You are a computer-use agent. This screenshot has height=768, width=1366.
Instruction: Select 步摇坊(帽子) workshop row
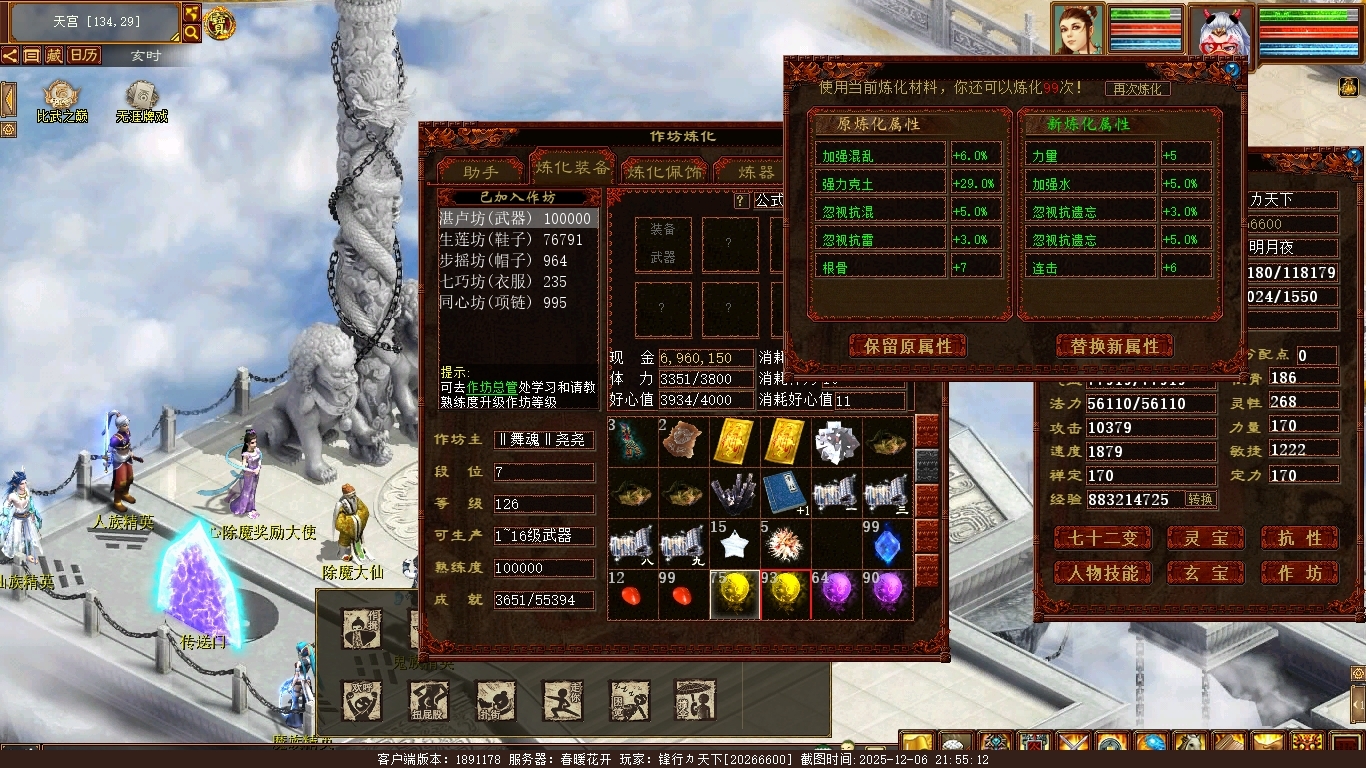[503, 261]
